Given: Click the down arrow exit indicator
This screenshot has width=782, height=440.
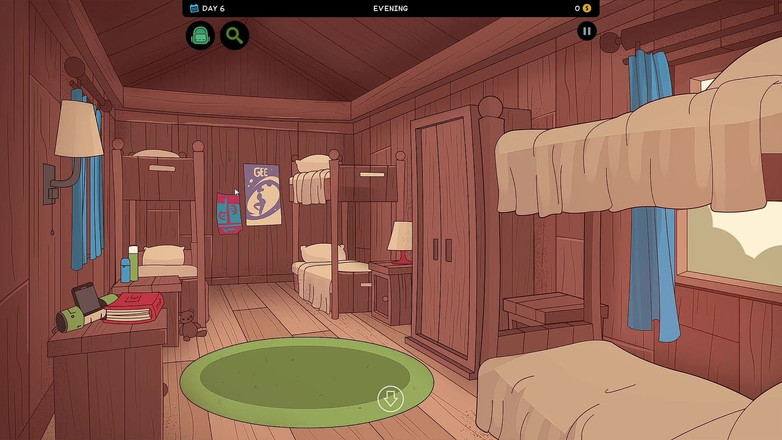Looking at the screenshot, I should [390, 399].
